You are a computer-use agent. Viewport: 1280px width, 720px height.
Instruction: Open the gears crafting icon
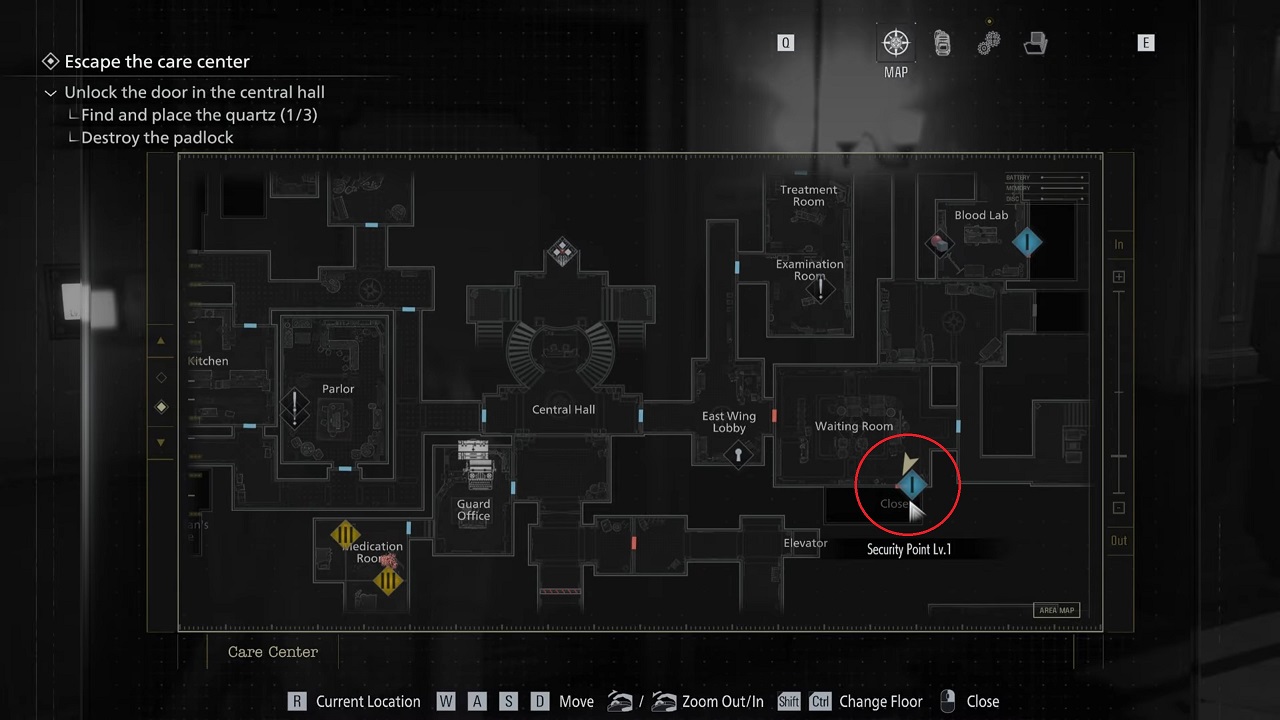click(988, 43)
